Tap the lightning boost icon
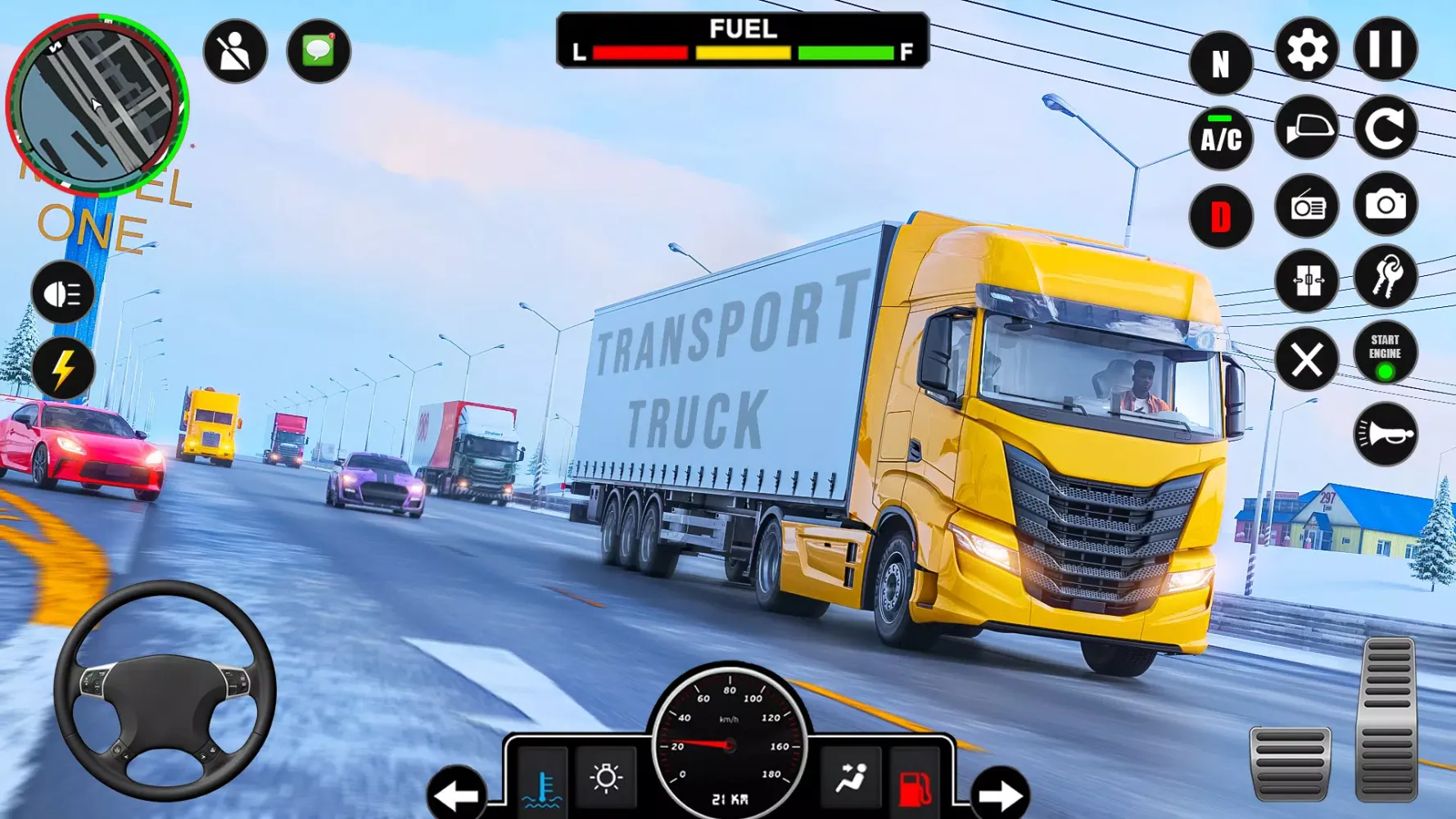The height and width of the screenshot is (819, 1456). pyautogui.click(x=64, y=366)
